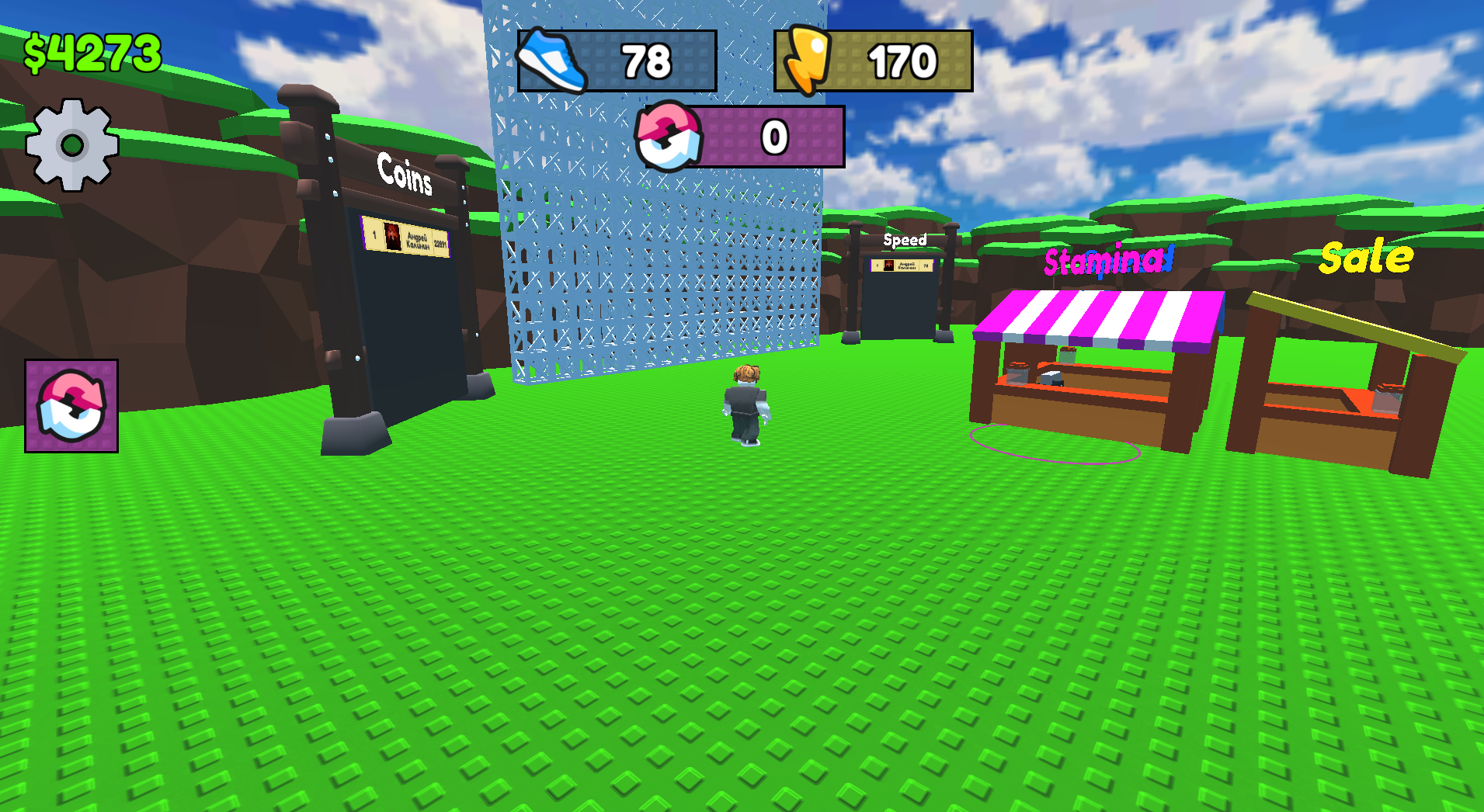Click the green dollar money display
Image resolution: width=1484 pixels, height=812 pixels.
(x=90, y=51)
